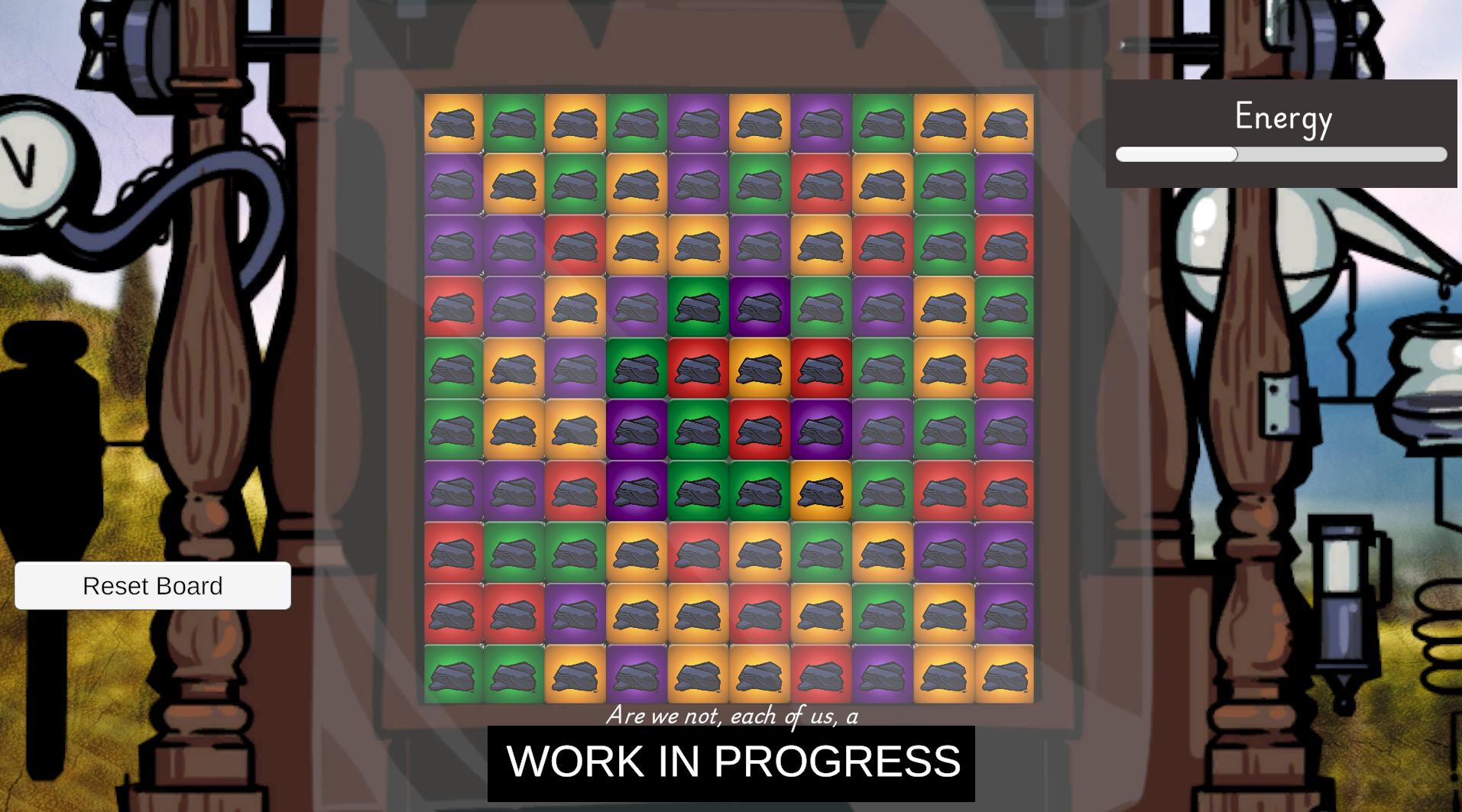Select the italic quote text above the banner

click(x=731, y=717)
